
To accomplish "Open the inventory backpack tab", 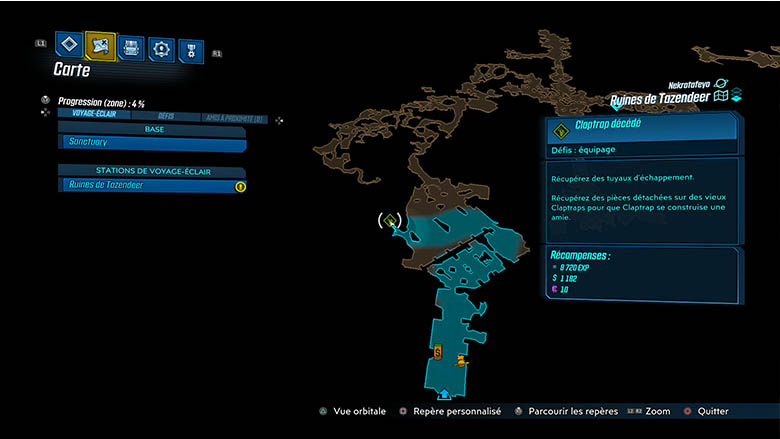I will (131, 47).
